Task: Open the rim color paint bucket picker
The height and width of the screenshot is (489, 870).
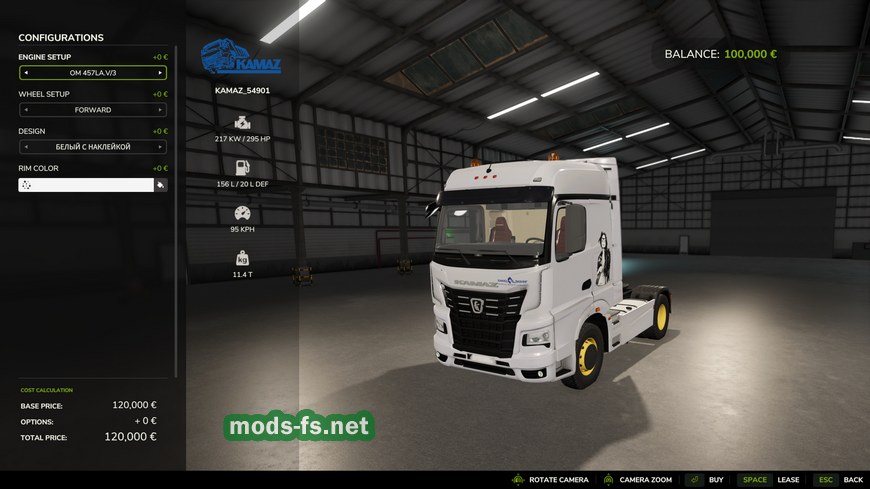Action: point(160,185)
